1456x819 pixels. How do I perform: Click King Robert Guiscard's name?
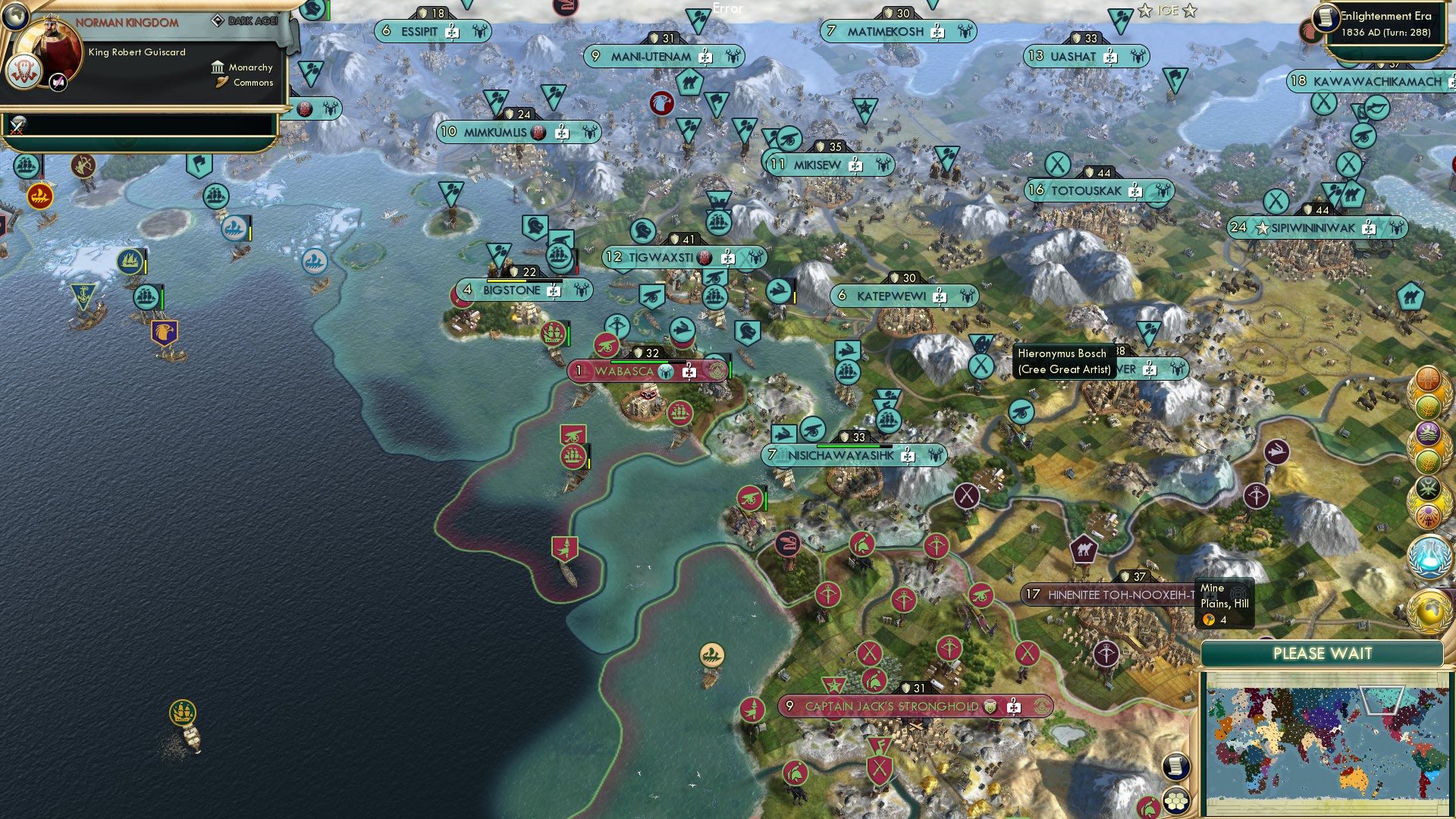137,52
